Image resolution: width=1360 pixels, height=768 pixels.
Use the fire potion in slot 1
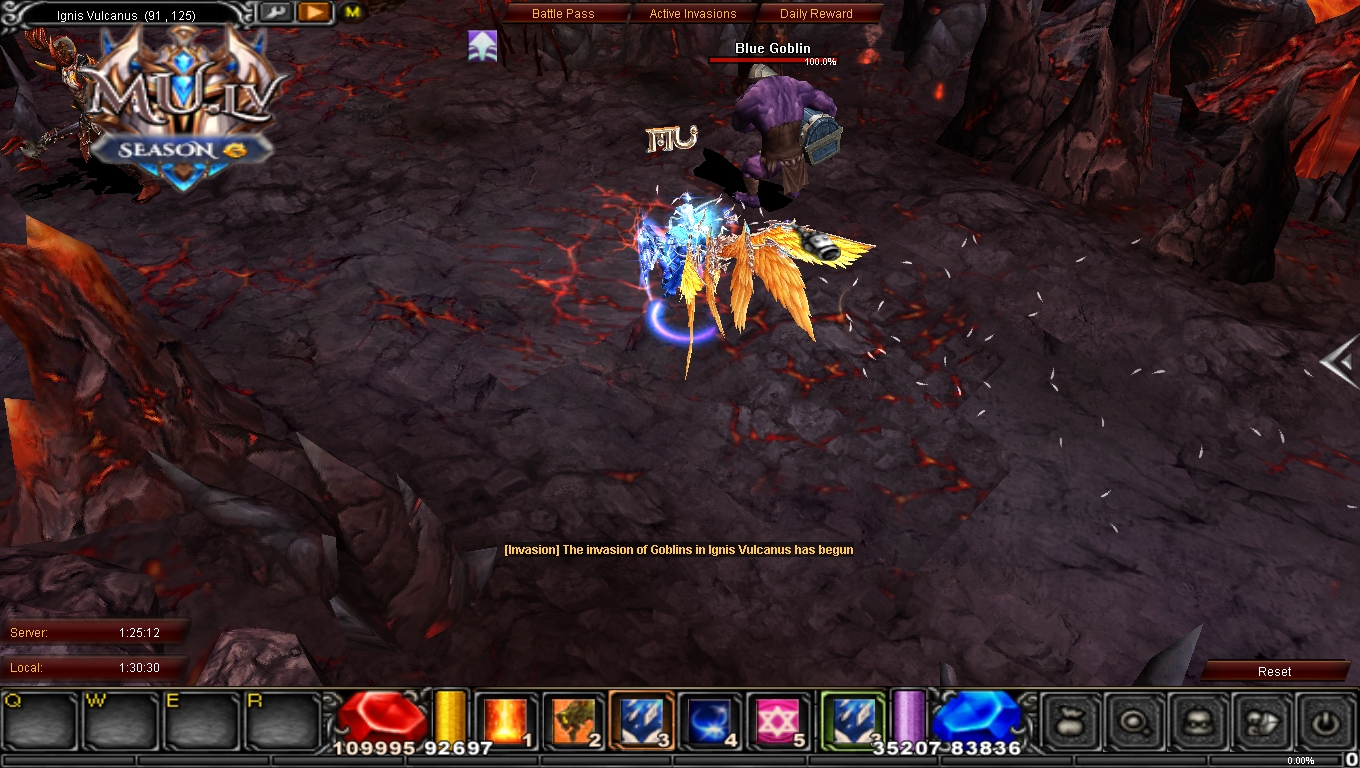click(506, 720)
